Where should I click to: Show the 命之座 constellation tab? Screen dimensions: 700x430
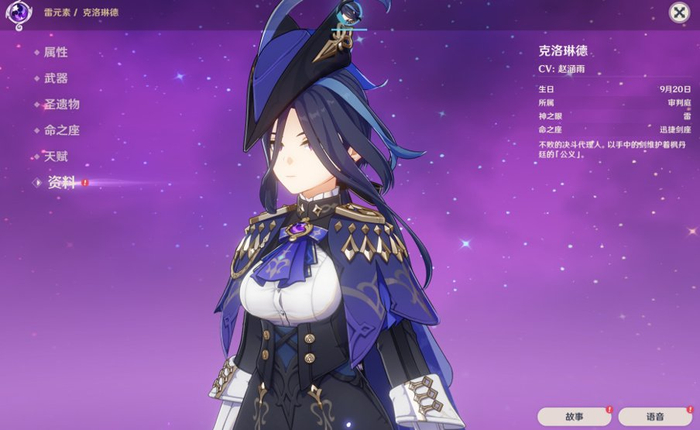point(61,130)
